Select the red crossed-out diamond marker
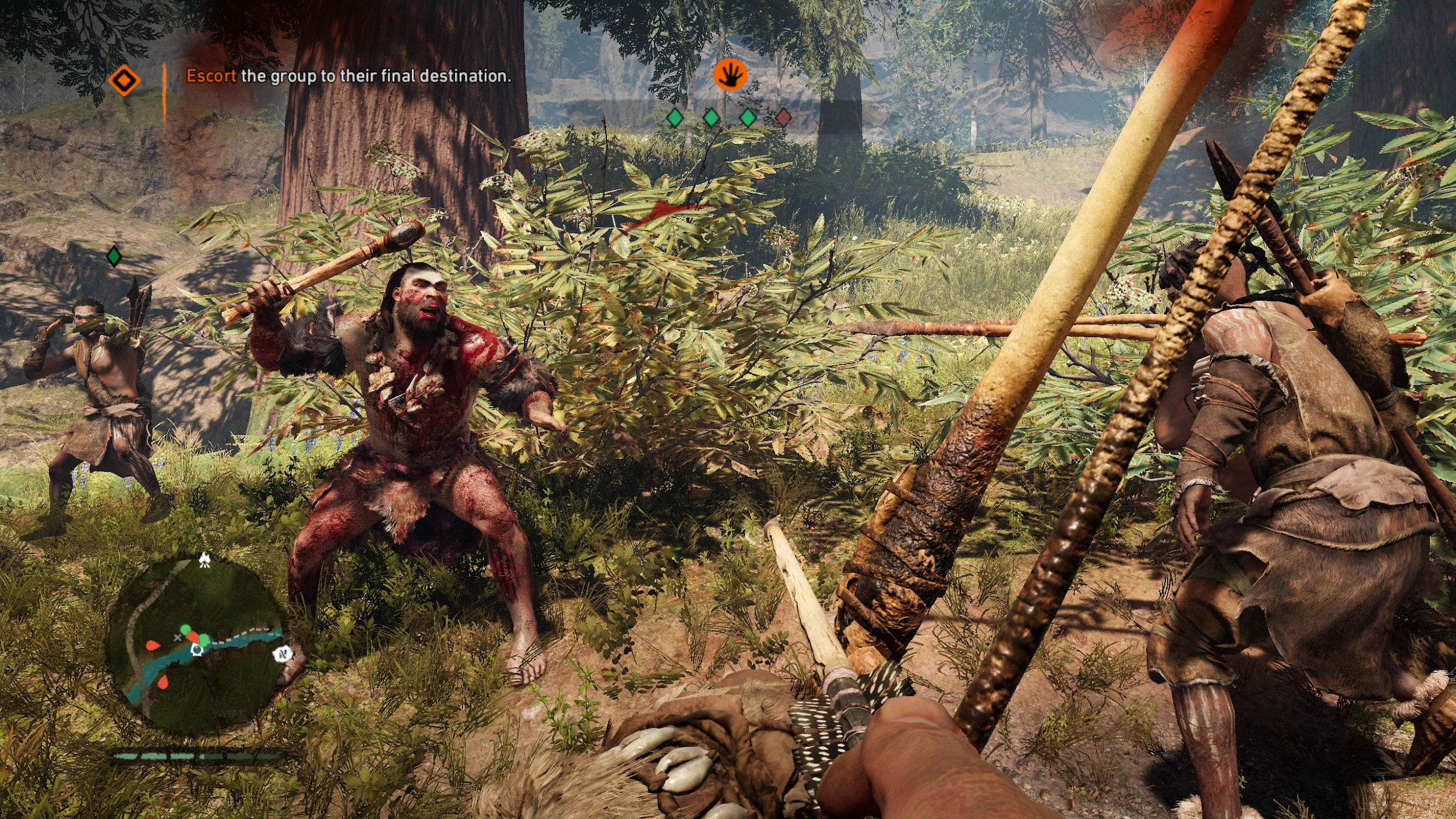This screenshot has width=1456, height=819. point(783,118)
